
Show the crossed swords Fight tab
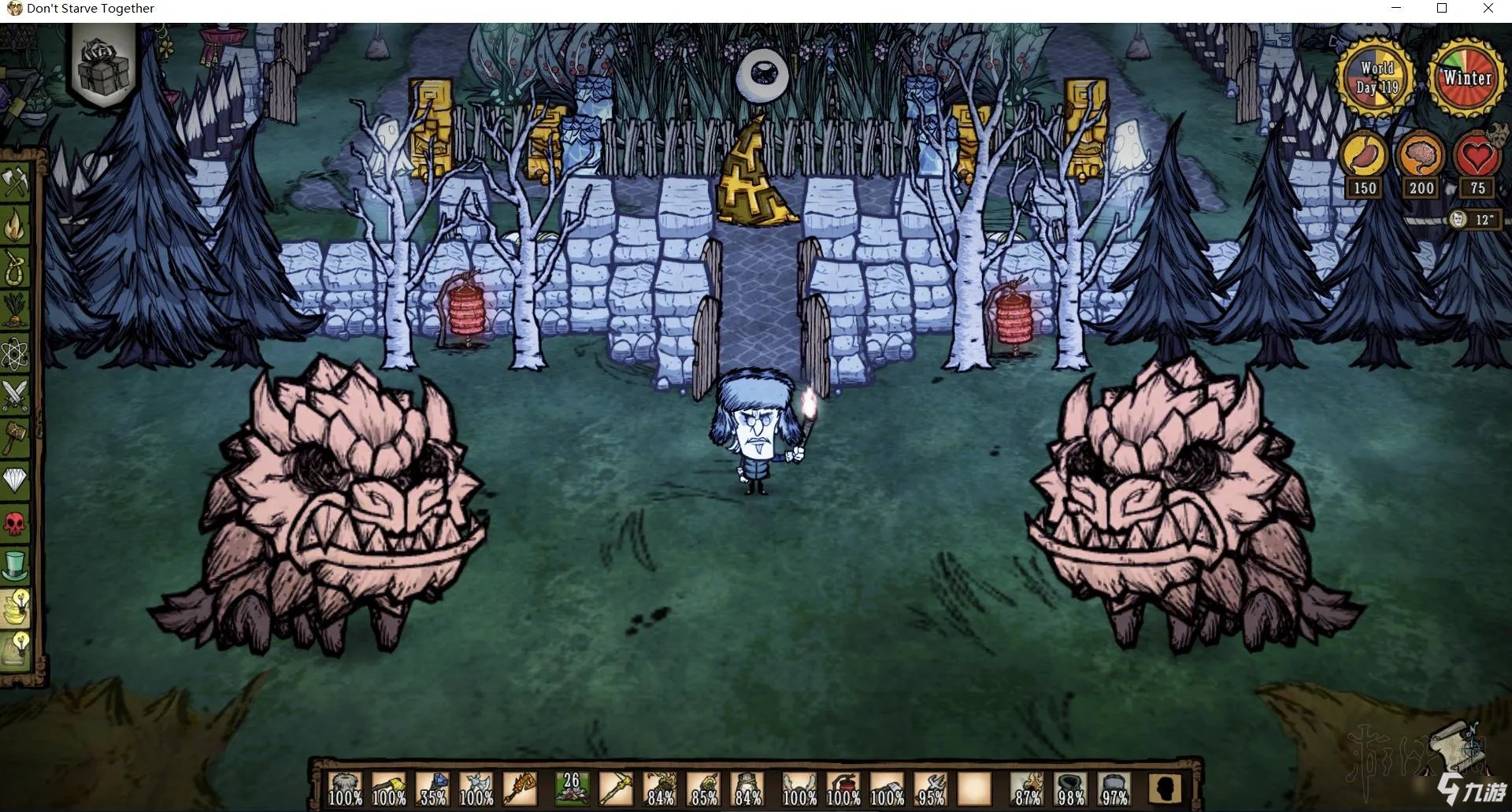pos(15,395)
